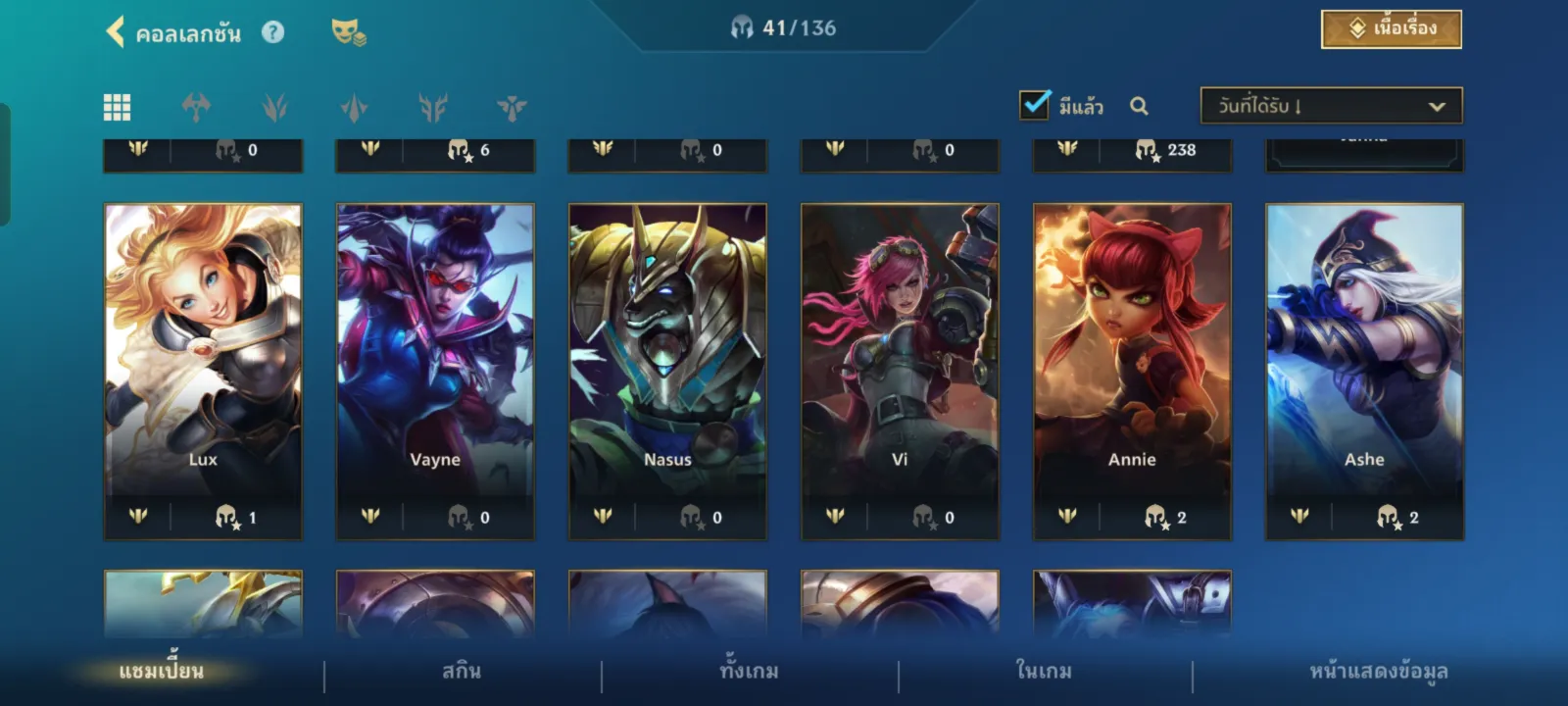Pick the Vi champion card
Screen dimensions: 1568x706
[900, 371]
